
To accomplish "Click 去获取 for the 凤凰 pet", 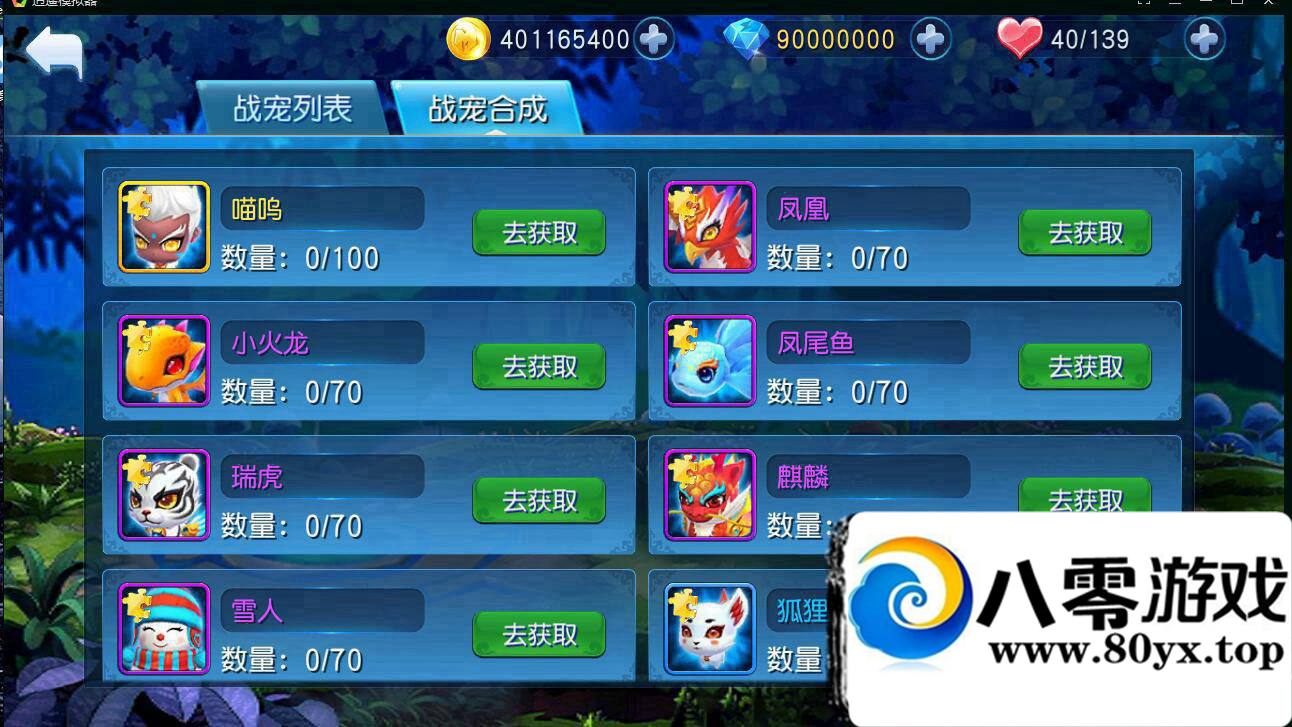I will (1085, 233).
